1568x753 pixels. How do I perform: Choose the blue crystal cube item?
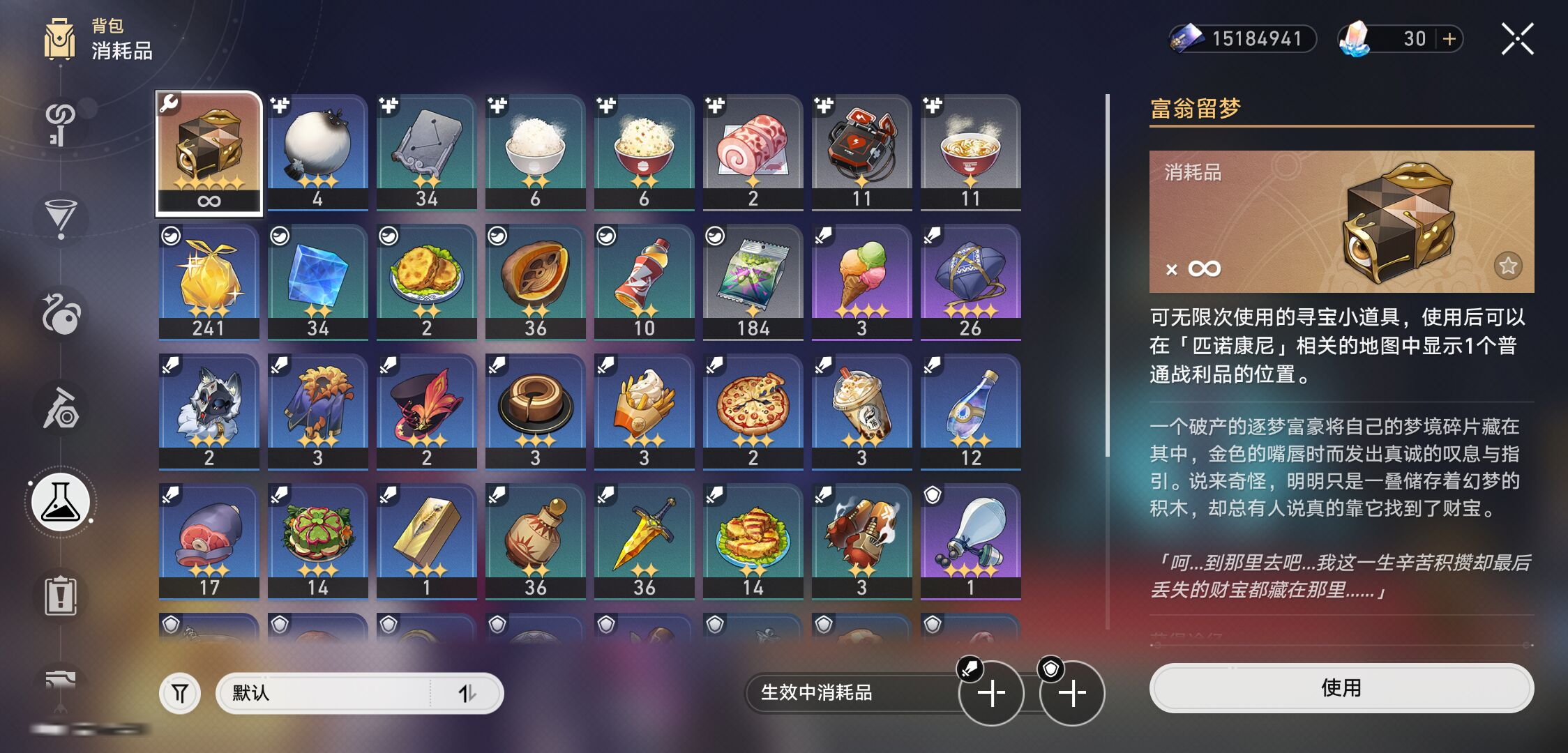click(317, 282)
